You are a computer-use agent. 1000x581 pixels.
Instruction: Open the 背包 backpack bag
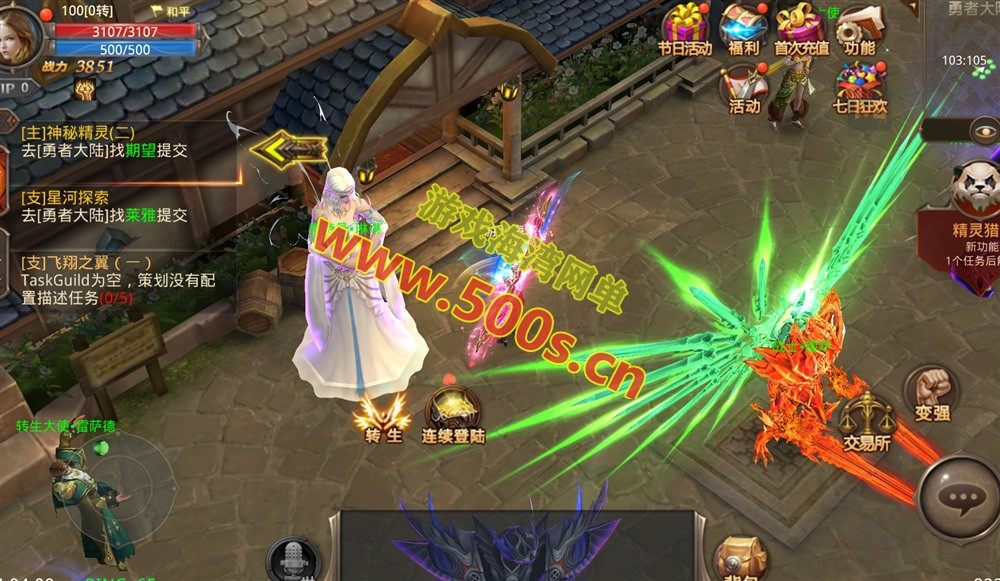pos(741,560)
